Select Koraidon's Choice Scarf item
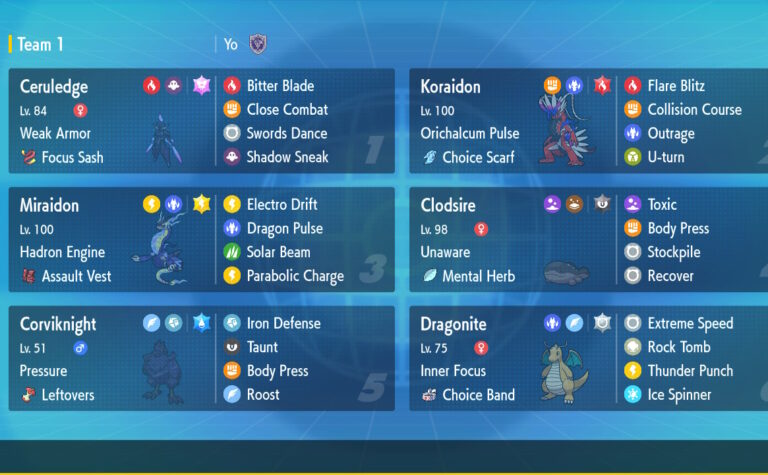Image resolution: width=768 pixels, height=475 pixels. click(x=479, y=157)
